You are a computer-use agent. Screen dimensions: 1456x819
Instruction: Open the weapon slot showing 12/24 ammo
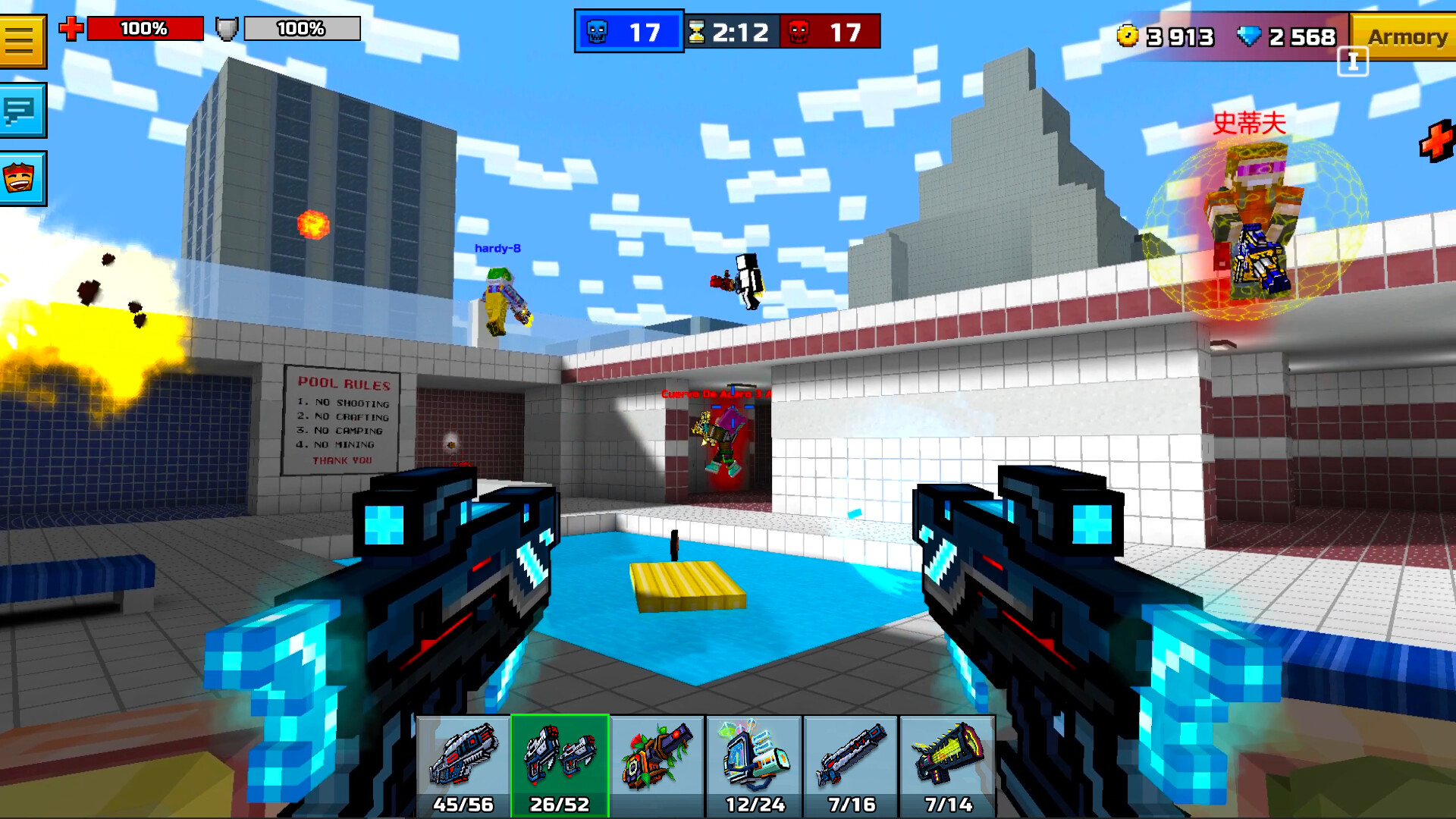753,762
